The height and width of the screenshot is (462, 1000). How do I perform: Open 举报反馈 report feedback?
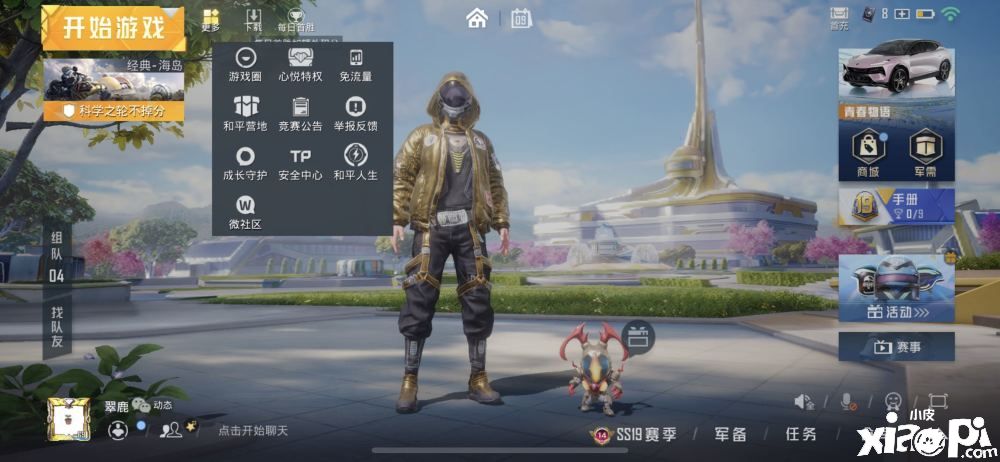click(355, 114)
